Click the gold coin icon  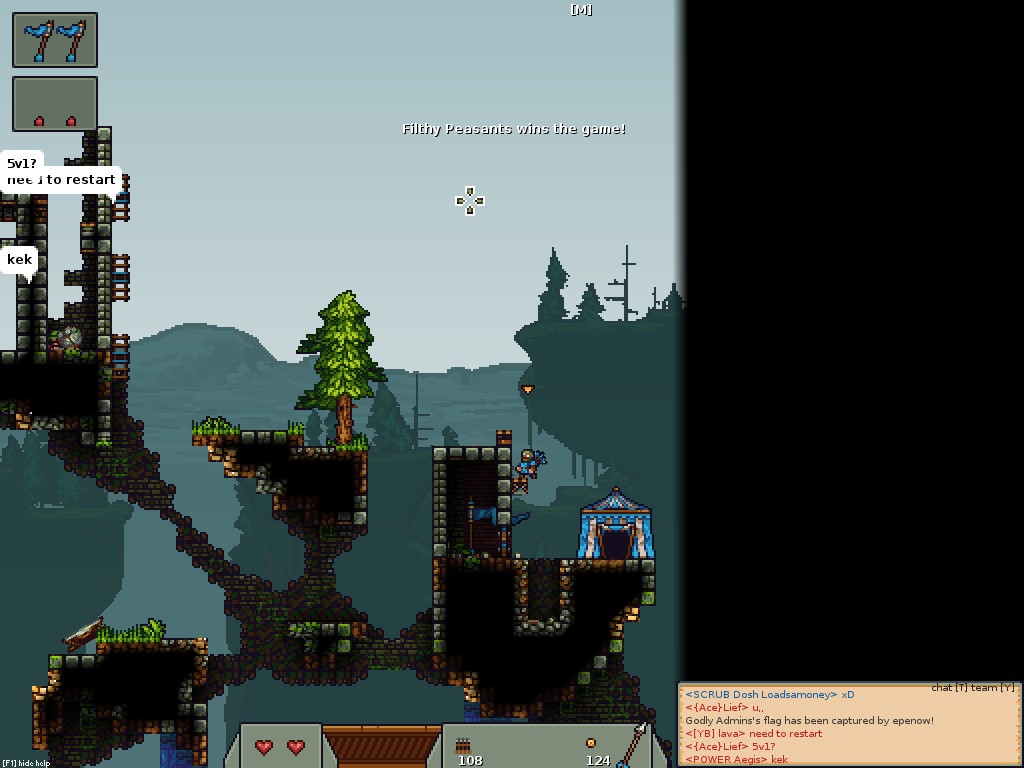(x=591, y=743)
